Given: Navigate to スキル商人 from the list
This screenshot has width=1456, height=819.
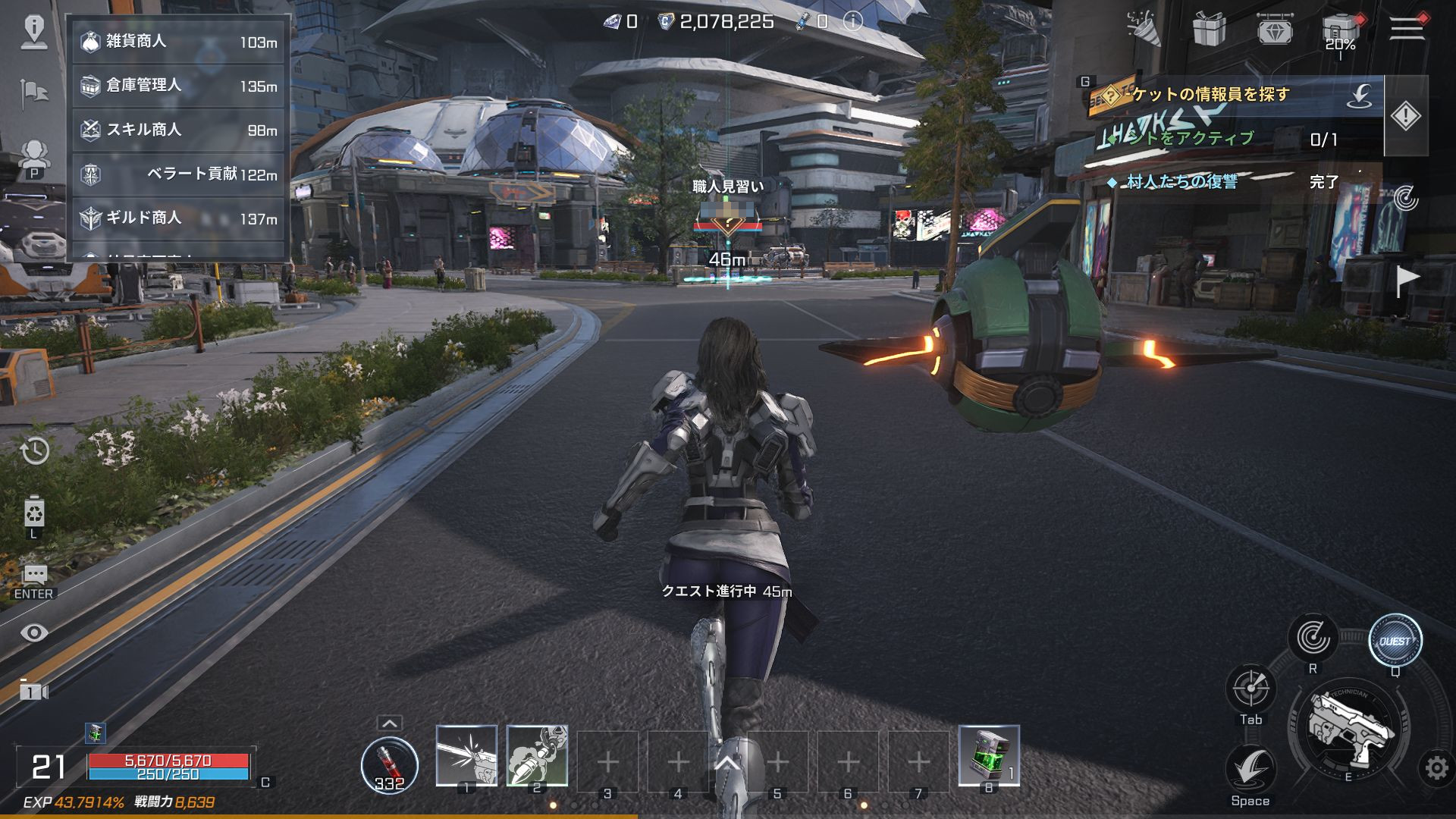Looking at the screenshot, I should click(x=178, y=130).
